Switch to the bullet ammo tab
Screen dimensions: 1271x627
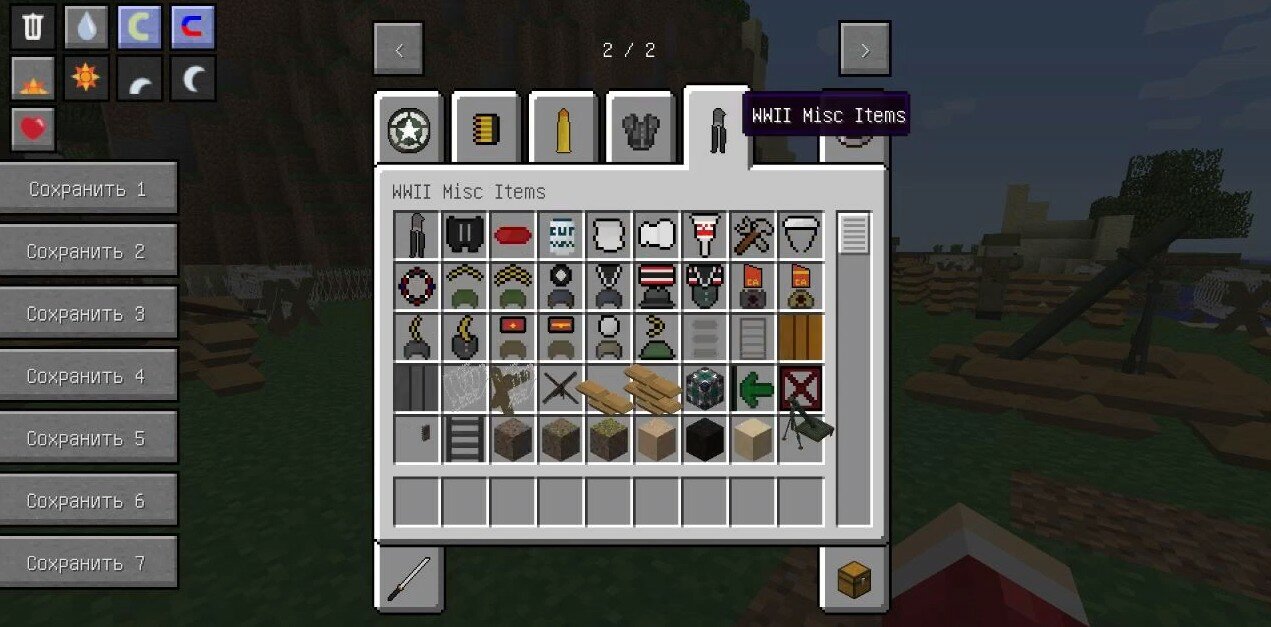(x=563, y=130)
